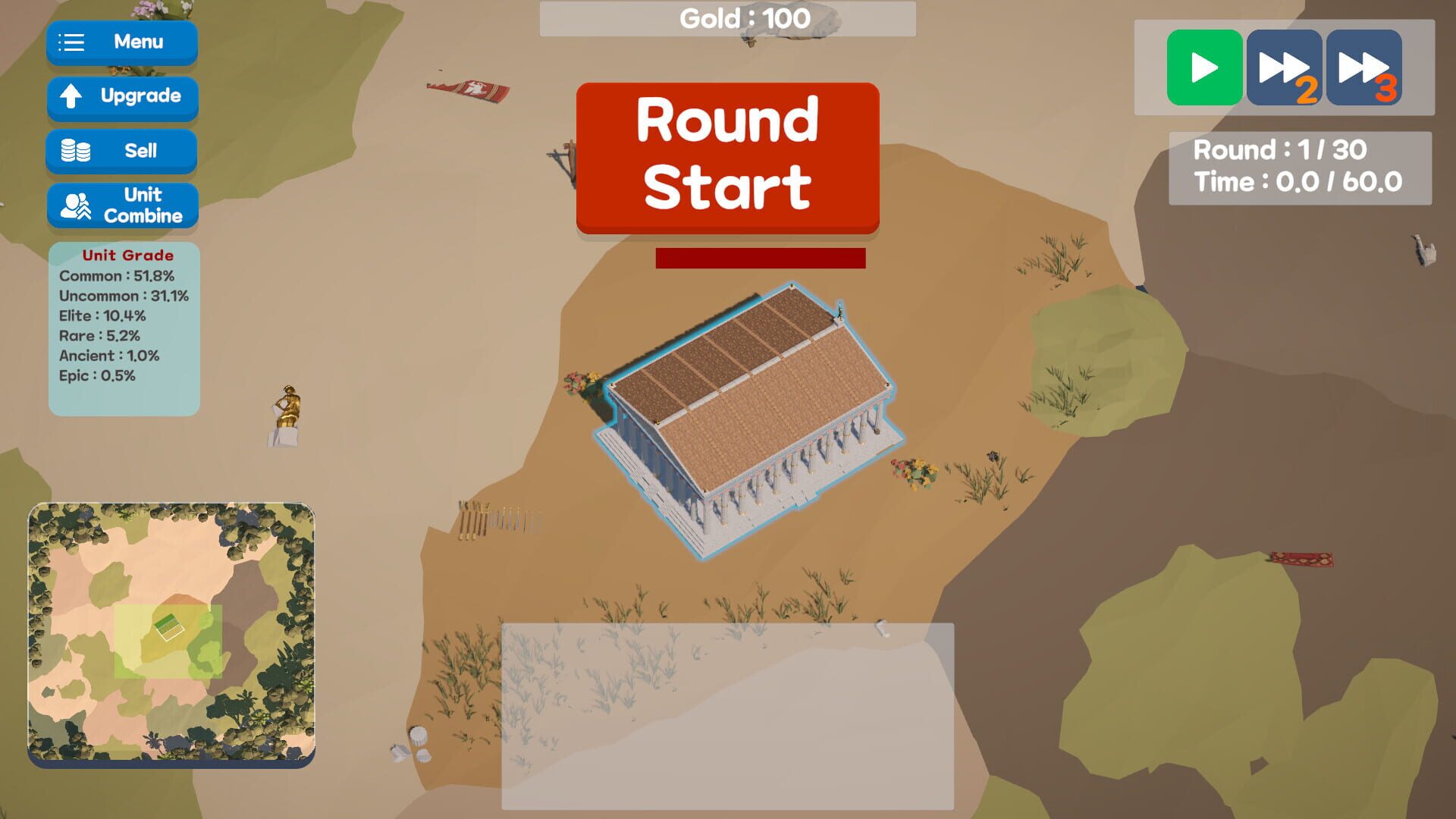Open the Menu panel
Image resolution: width=1456 pixels, height=819 pixels.
(121, 42)
